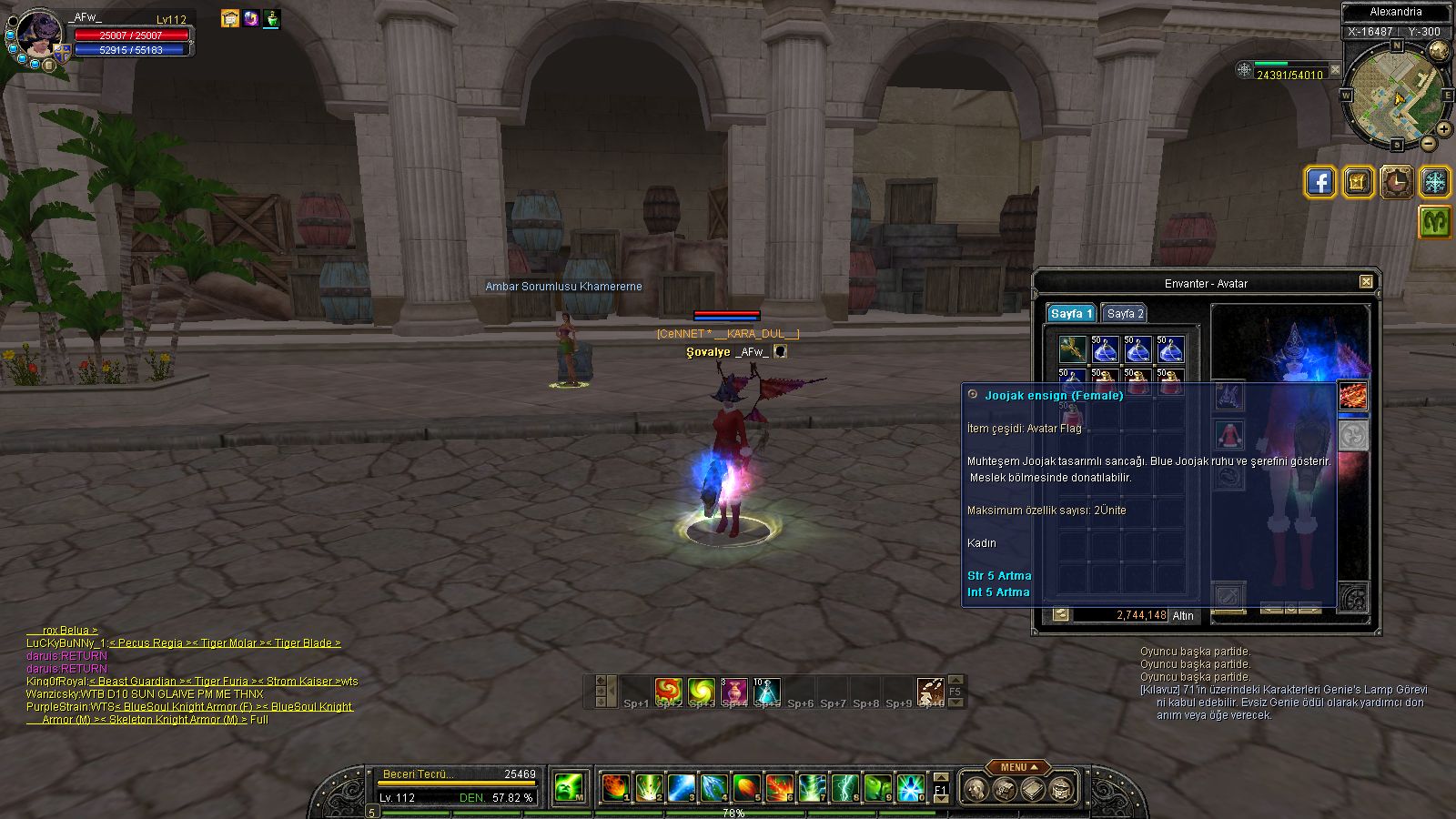Image resolution: width=1456 pixels, height=819 pixels.
Task: Activate the green swirl skill on Sp+3
Action: tap(702, 692)
